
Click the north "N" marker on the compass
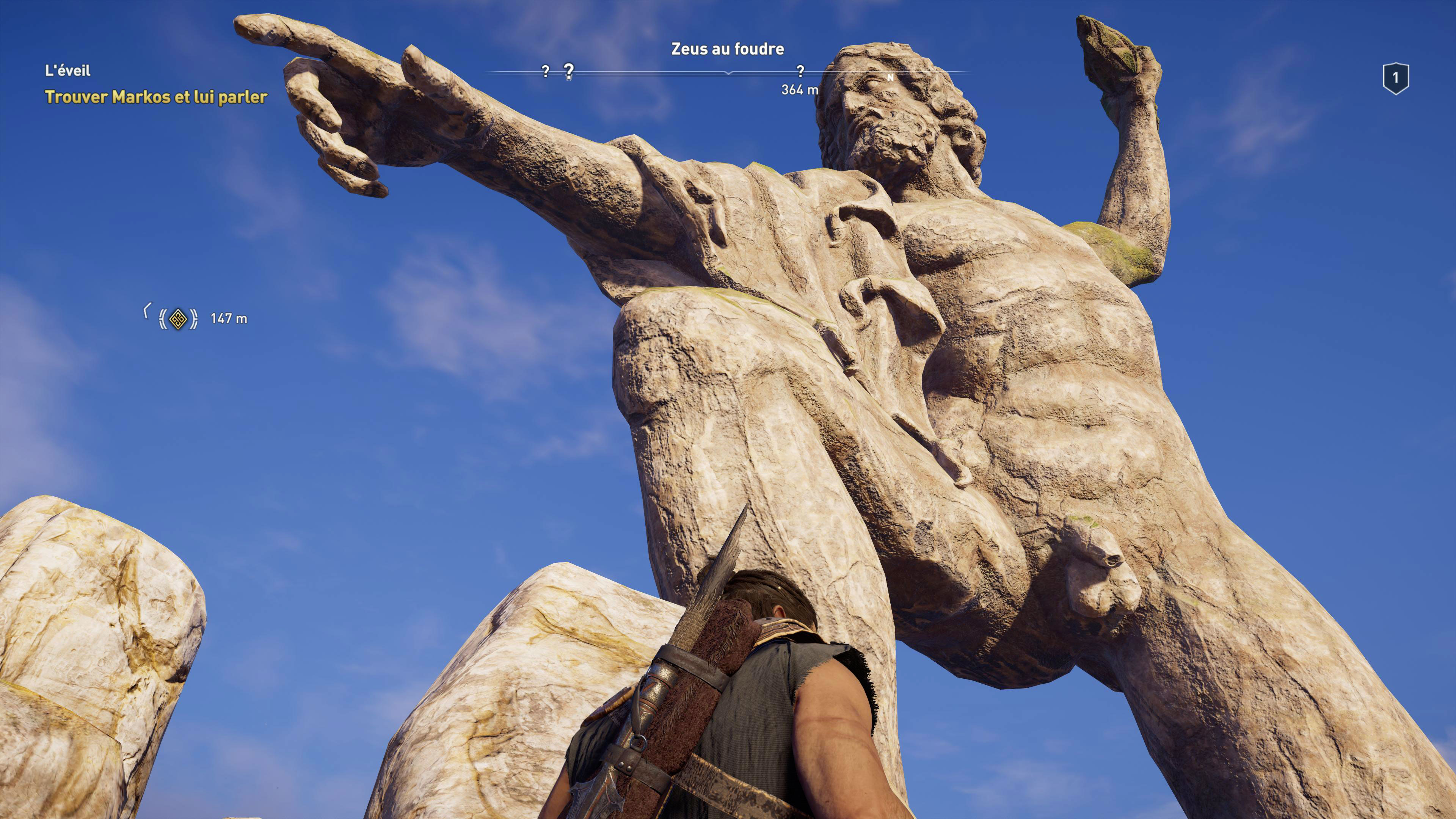click(890, 77)
